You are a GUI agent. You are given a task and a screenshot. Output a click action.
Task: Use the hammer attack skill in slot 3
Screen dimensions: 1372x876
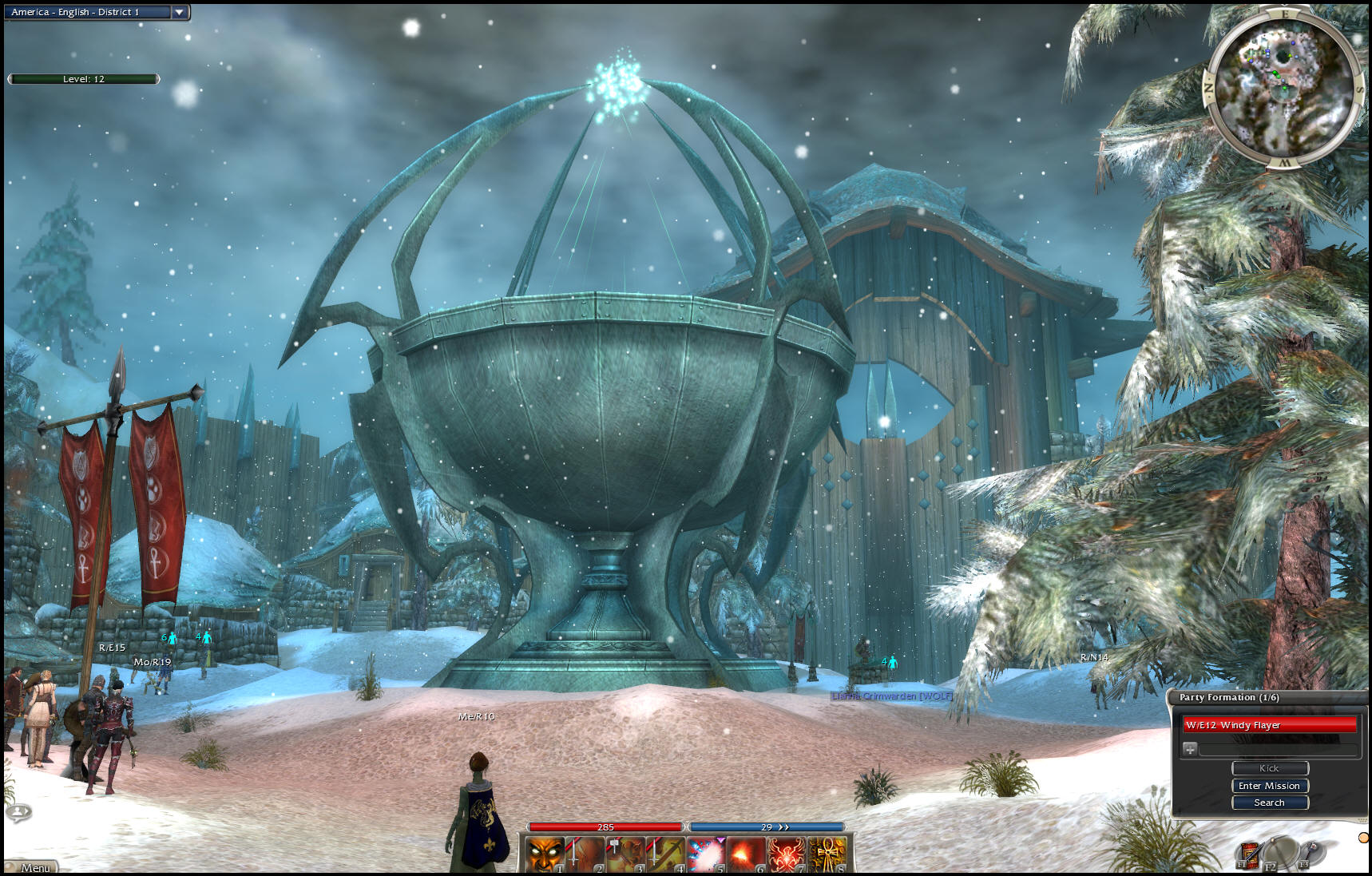(625, 854)
